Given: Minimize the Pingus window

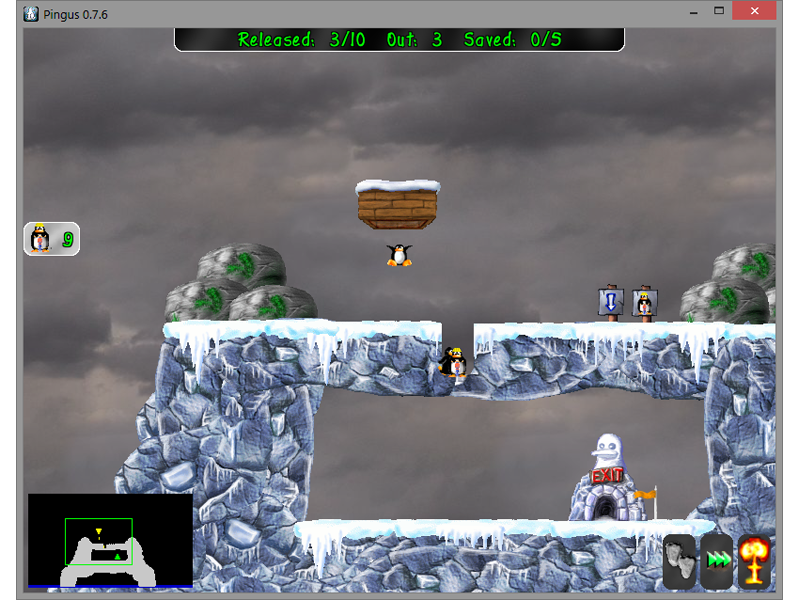Looking at the screenshot, I should point(691,10).
